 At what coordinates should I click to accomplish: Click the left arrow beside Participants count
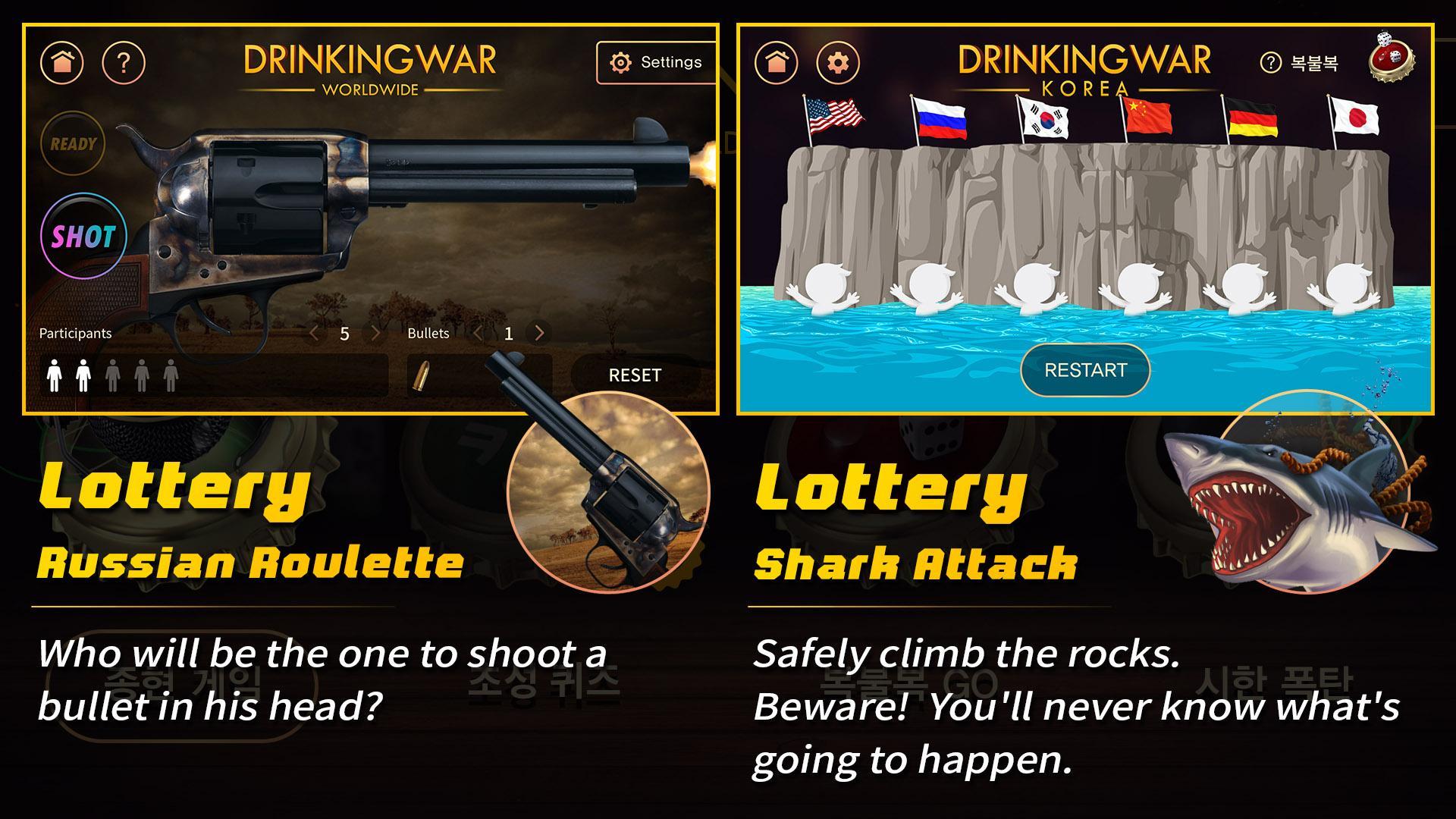coord(314,332)
